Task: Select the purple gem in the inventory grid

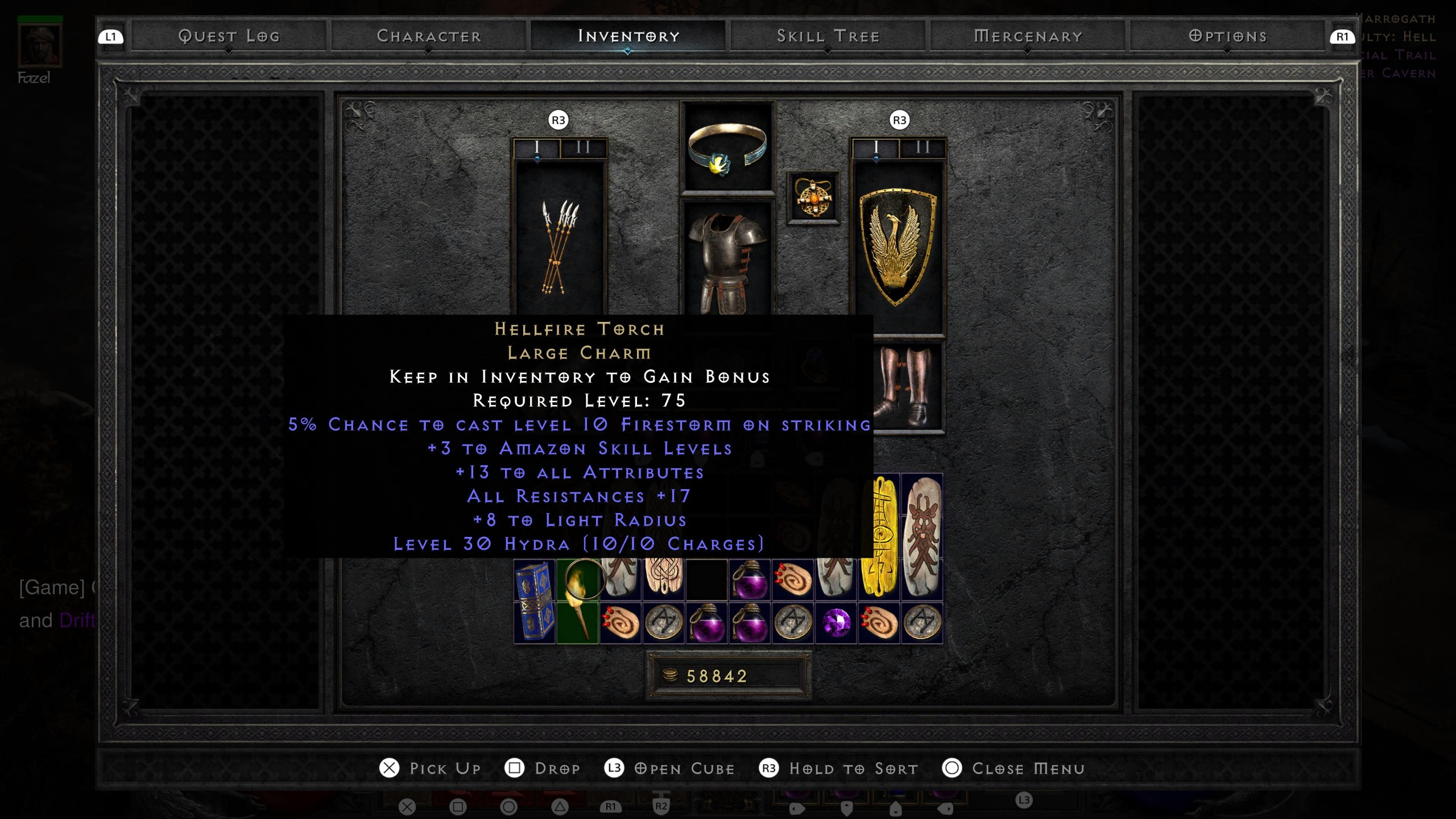Action: [x=836, y=623]
